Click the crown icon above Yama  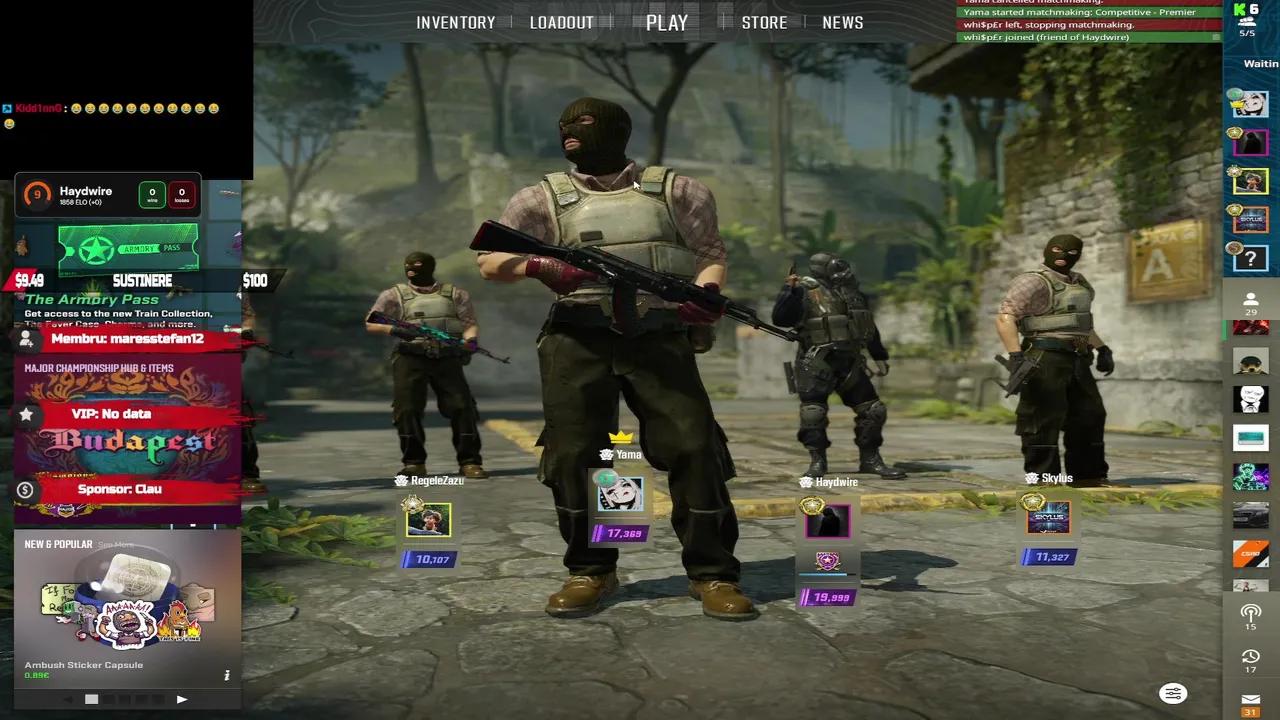pos(623,436)
